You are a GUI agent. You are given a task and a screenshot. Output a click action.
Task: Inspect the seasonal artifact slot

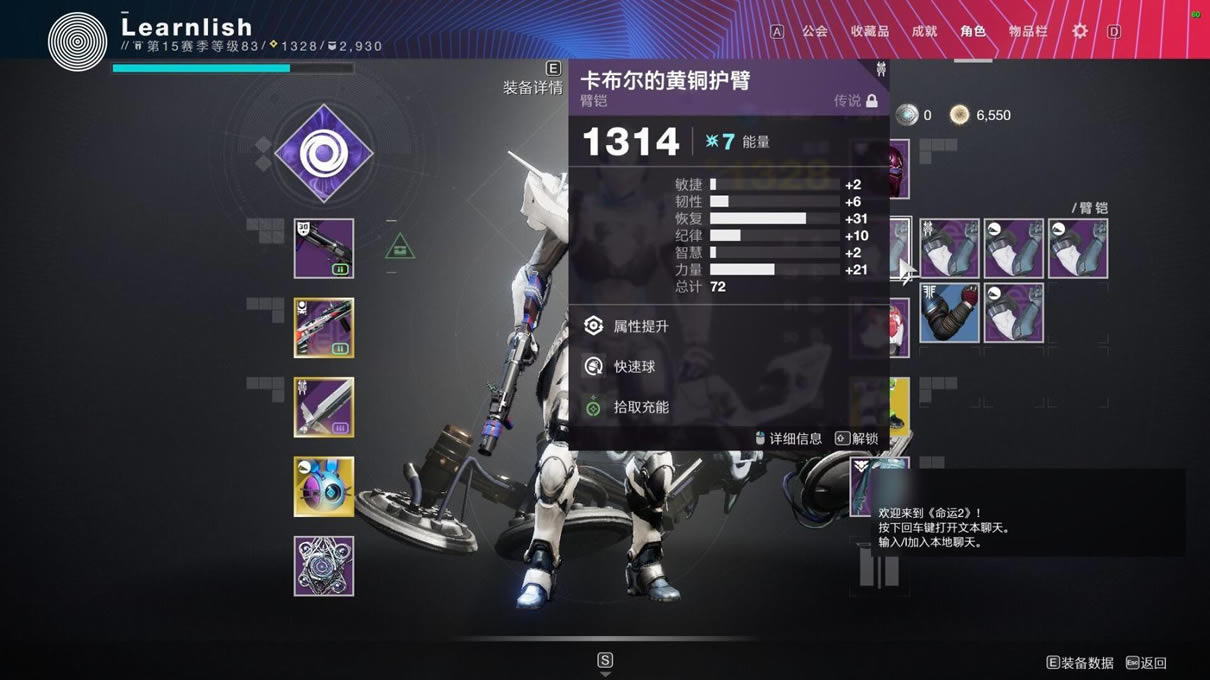(x=324, y=566)
